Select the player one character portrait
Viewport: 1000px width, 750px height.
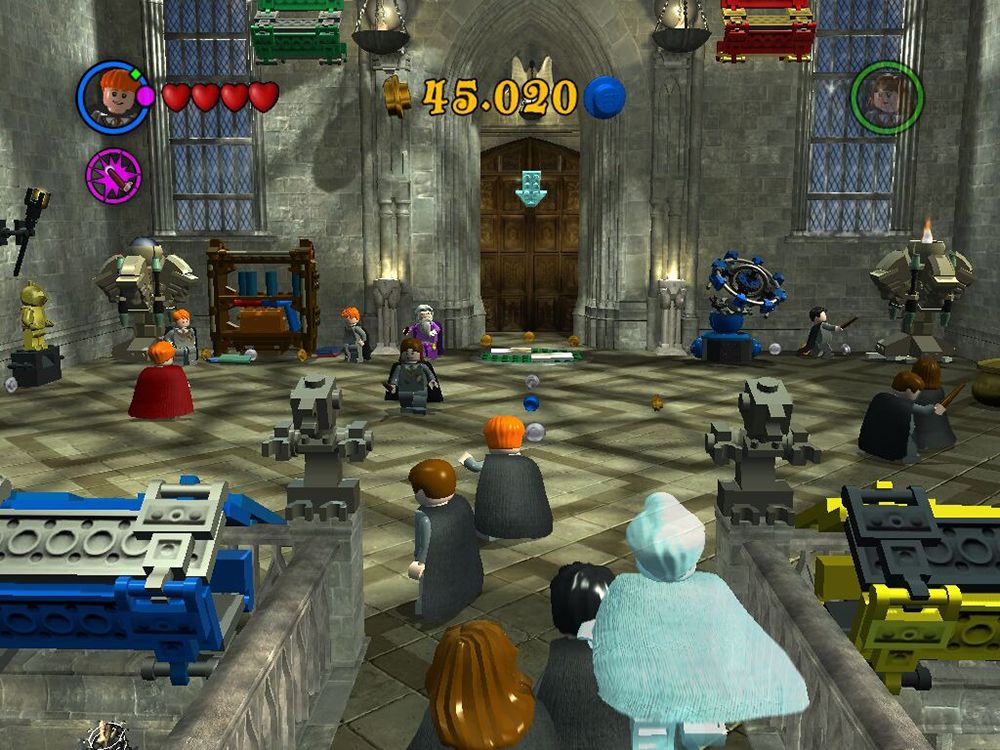pos(113,97)
